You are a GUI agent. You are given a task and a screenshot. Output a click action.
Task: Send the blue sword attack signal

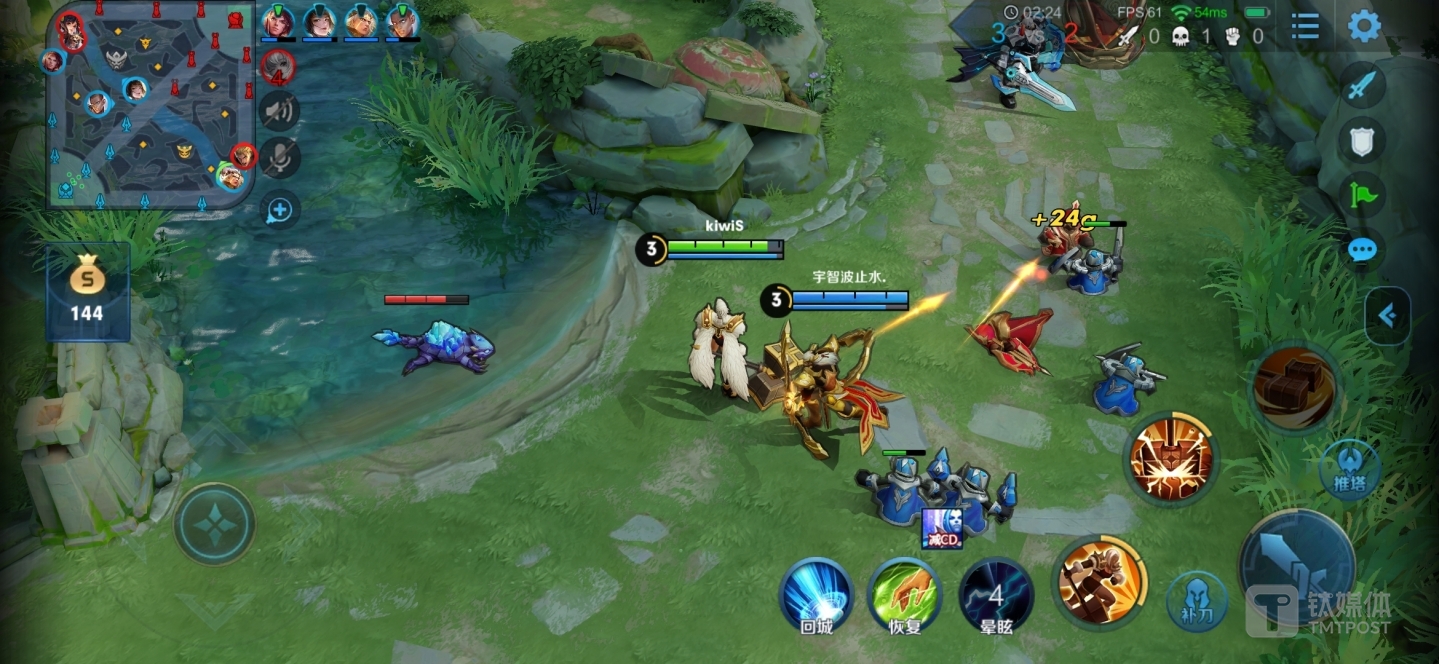point(1362,86)
